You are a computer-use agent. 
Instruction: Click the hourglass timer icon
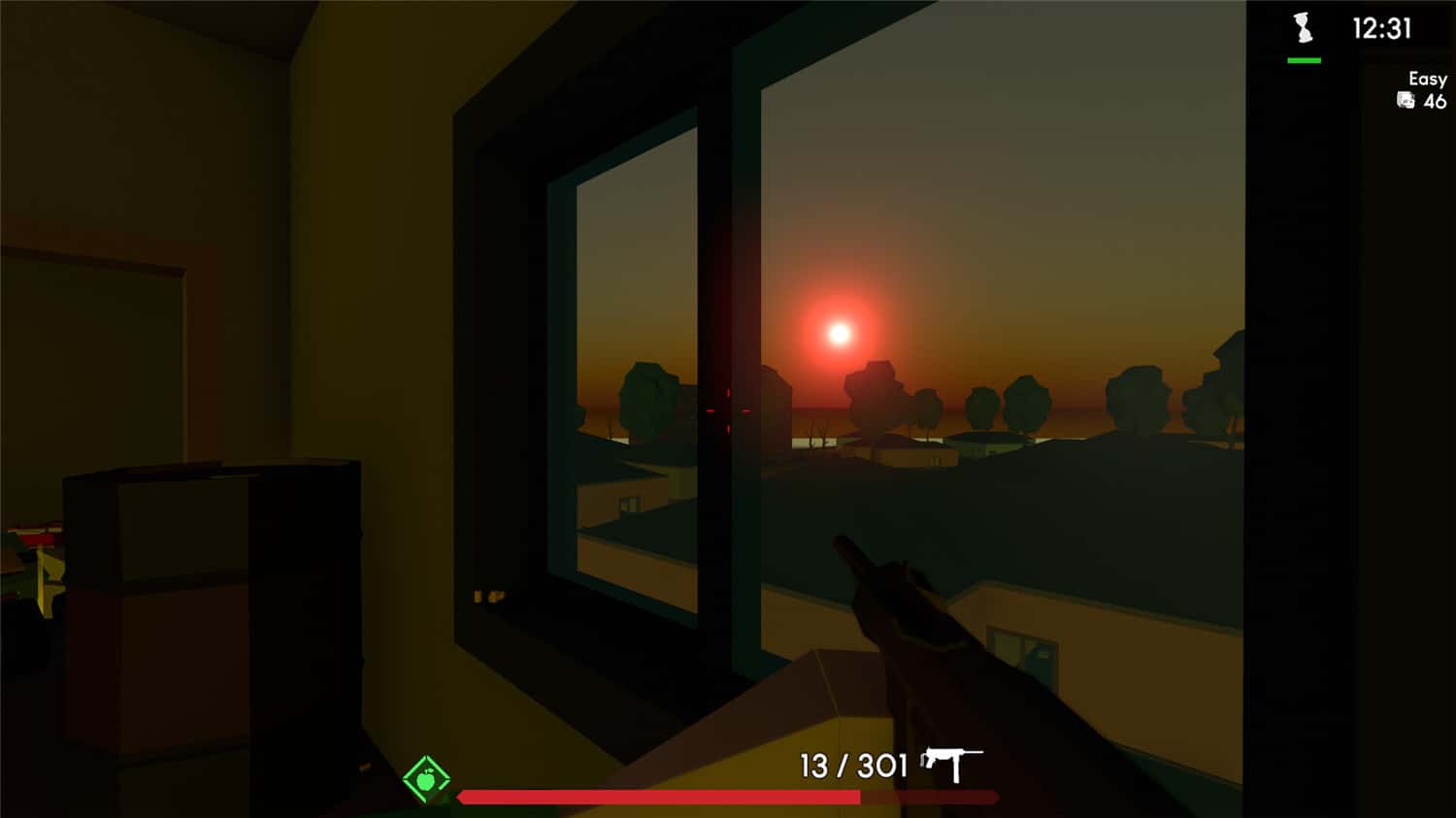point(1301,25)
